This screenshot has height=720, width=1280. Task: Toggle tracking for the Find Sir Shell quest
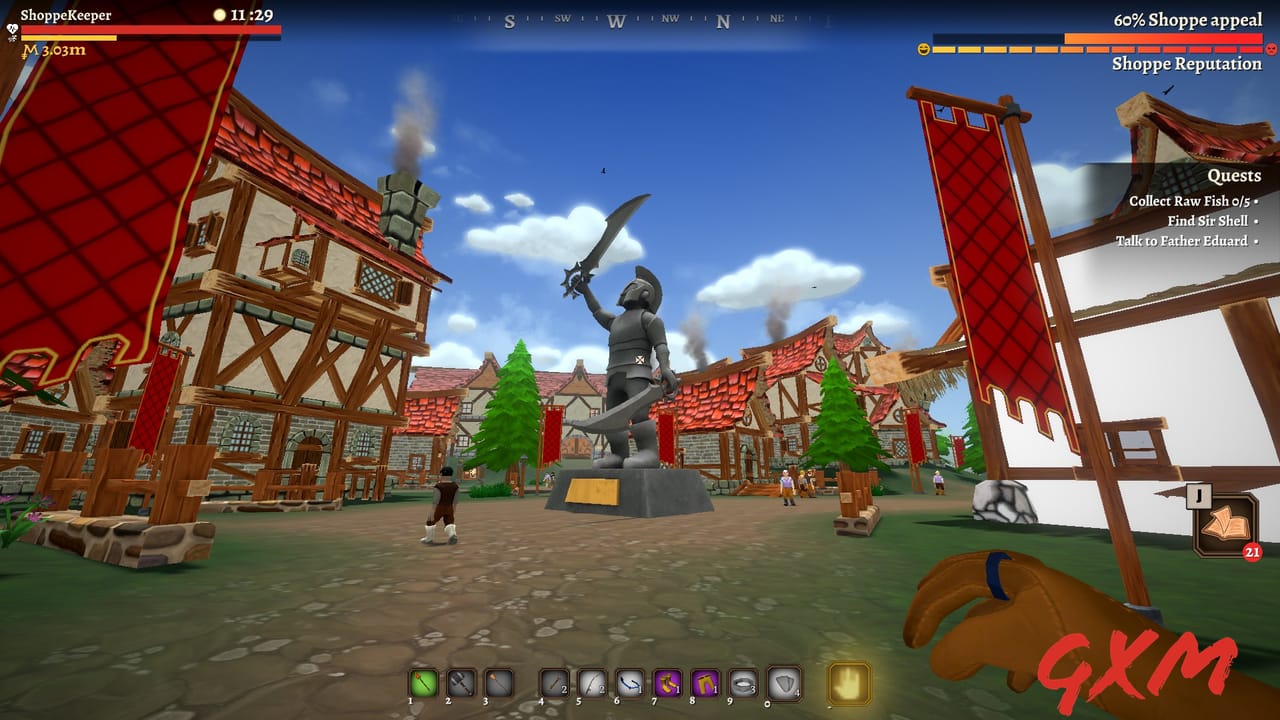[1256, 221]
